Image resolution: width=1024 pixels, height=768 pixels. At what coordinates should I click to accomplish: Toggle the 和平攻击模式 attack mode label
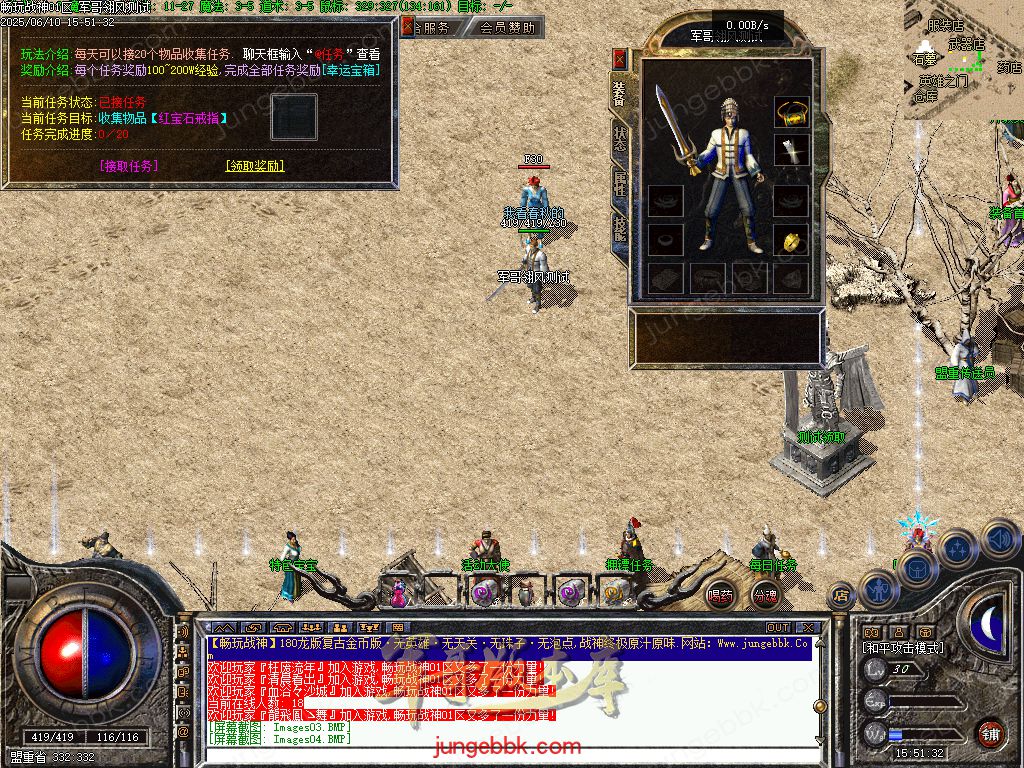tap(902, 648)
